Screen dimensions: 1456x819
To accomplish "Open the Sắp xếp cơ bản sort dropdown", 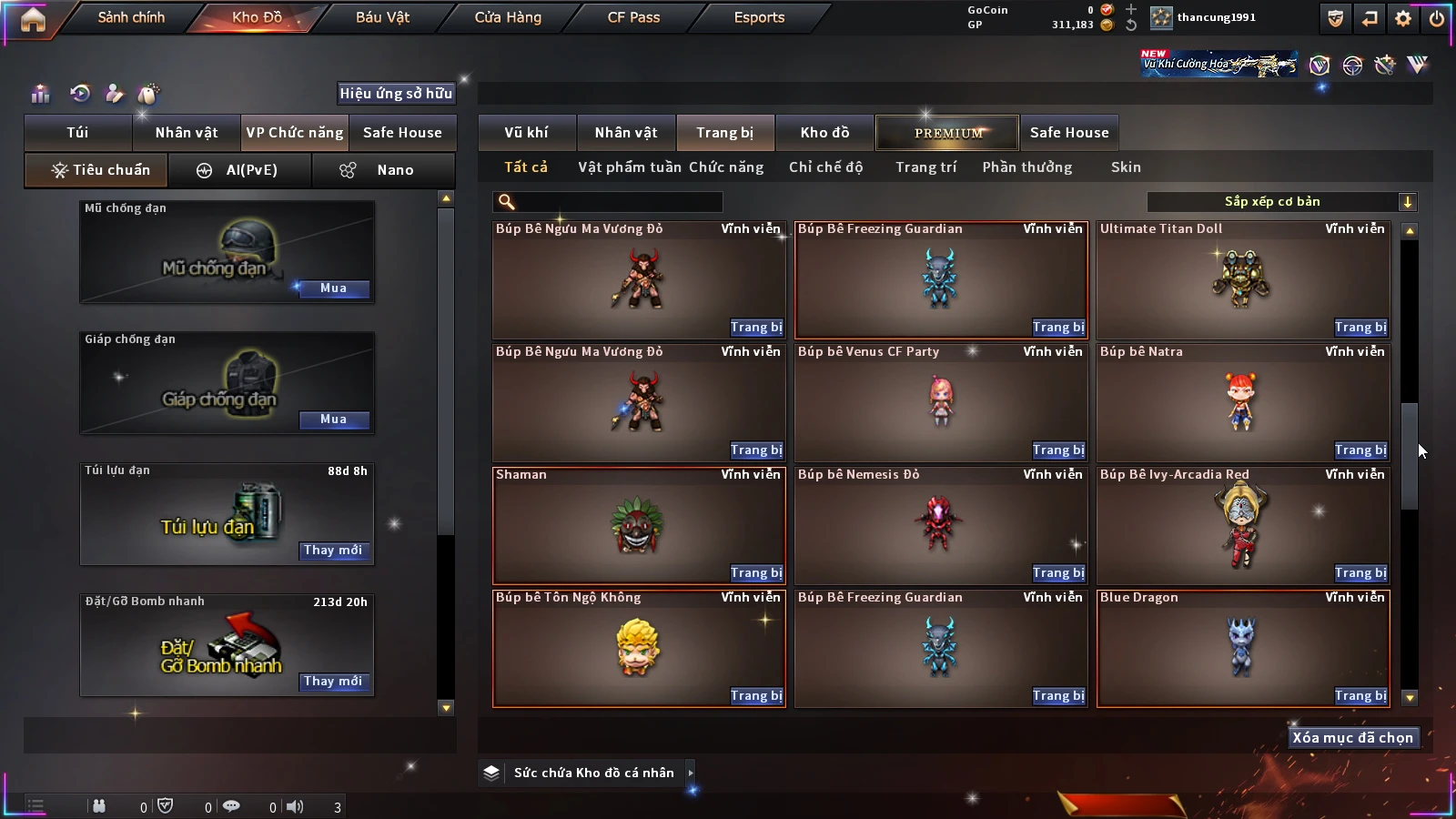I will tap(1282, 202).
